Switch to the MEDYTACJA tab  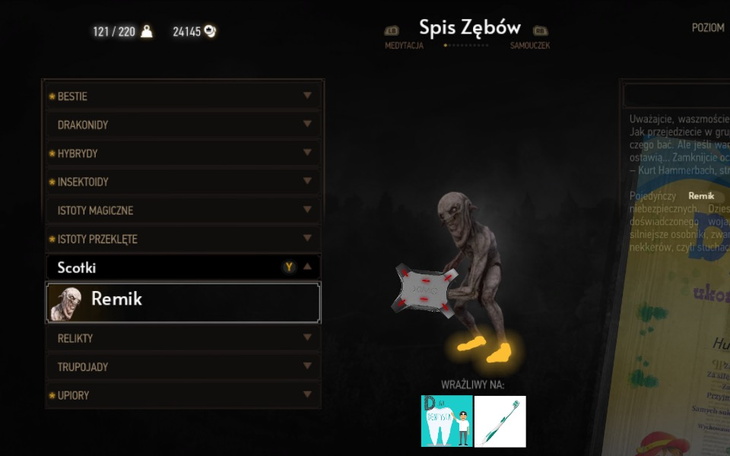point(404,45)
